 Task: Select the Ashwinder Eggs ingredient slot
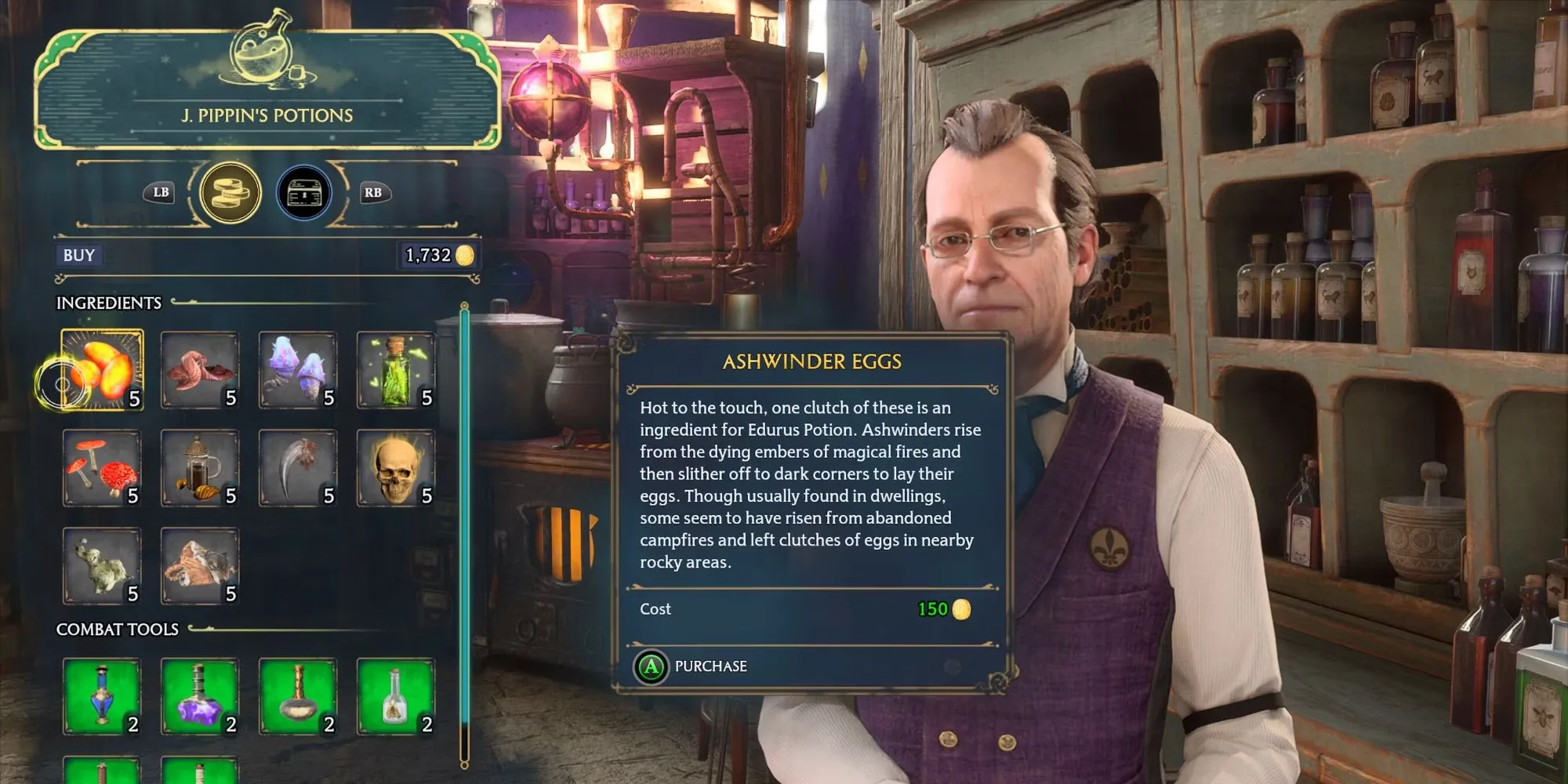click(103, 370)
